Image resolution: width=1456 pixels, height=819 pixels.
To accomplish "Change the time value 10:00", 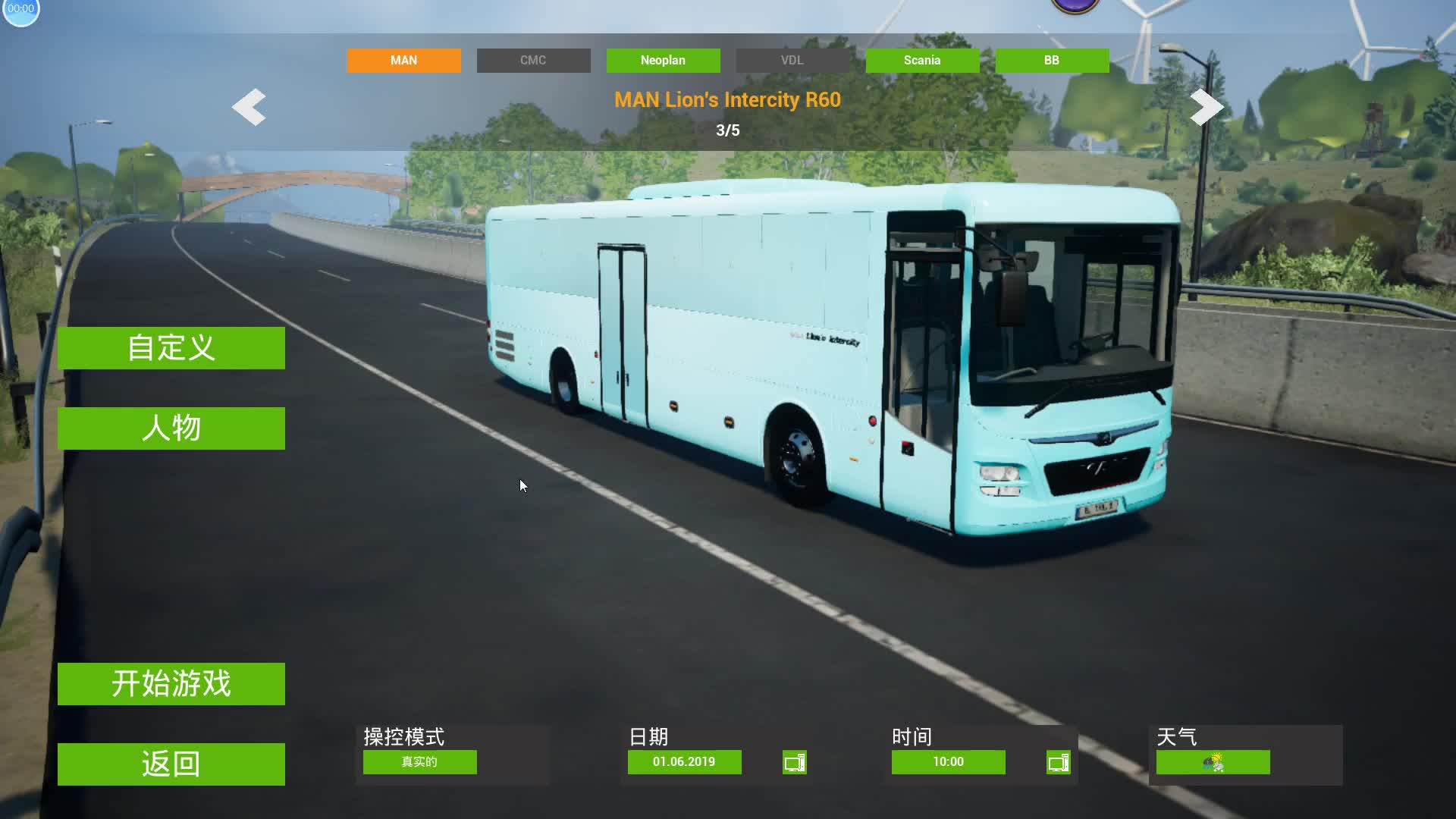I will click(x=948, y=762).
